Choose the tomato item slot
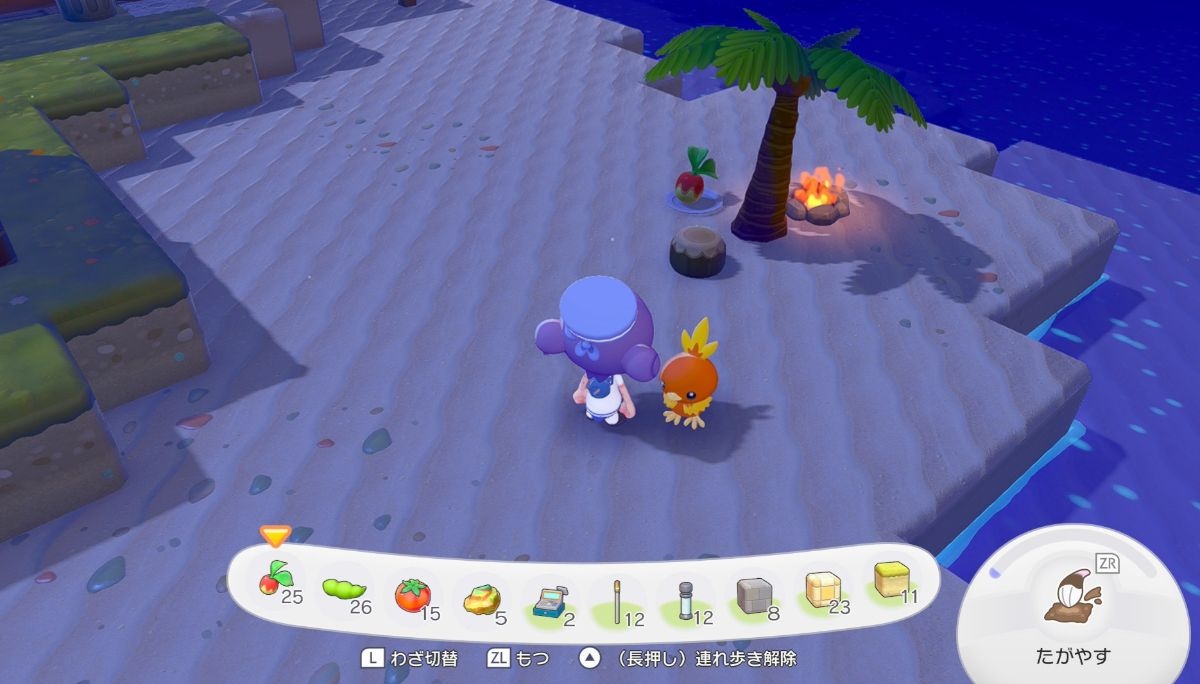 tap(412, 596)
